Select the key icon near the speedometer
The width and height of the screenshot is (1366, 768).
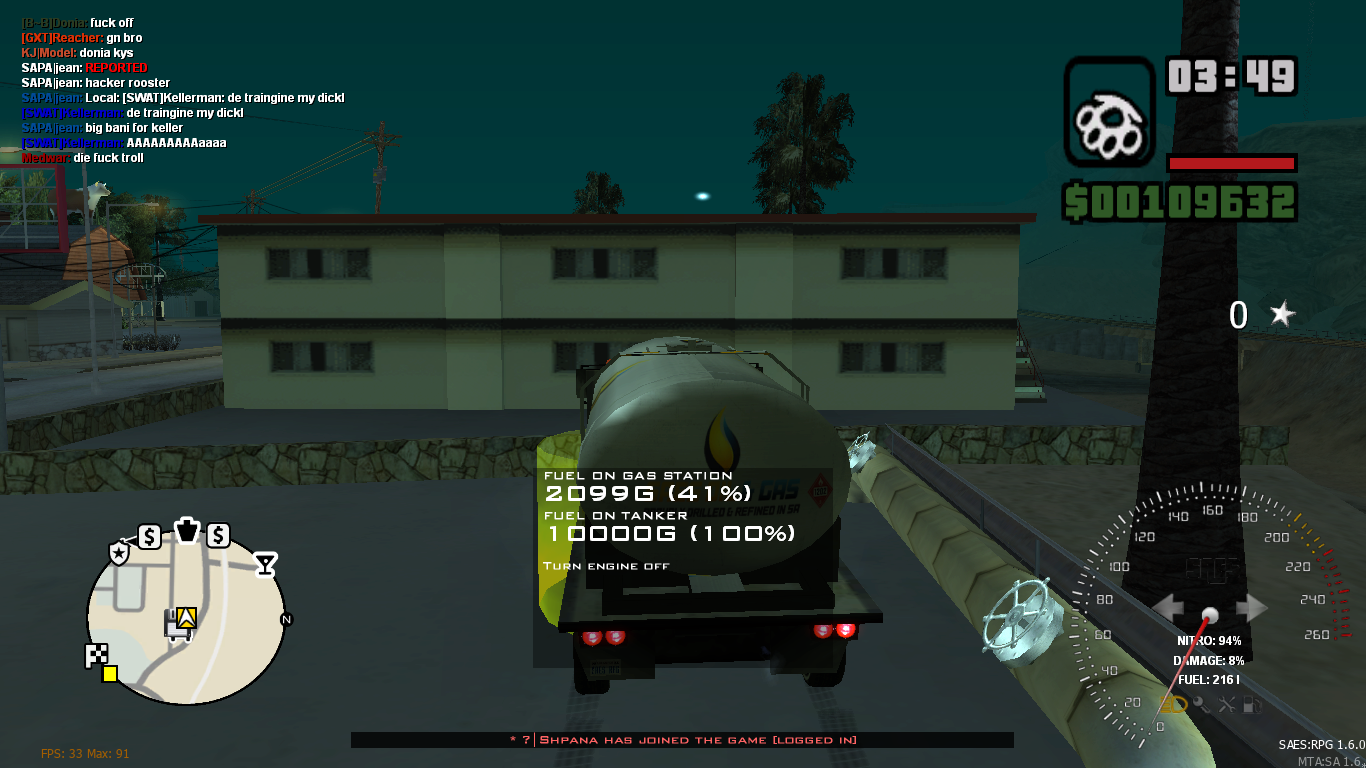pyautogui.click(x=1199, y=703)
